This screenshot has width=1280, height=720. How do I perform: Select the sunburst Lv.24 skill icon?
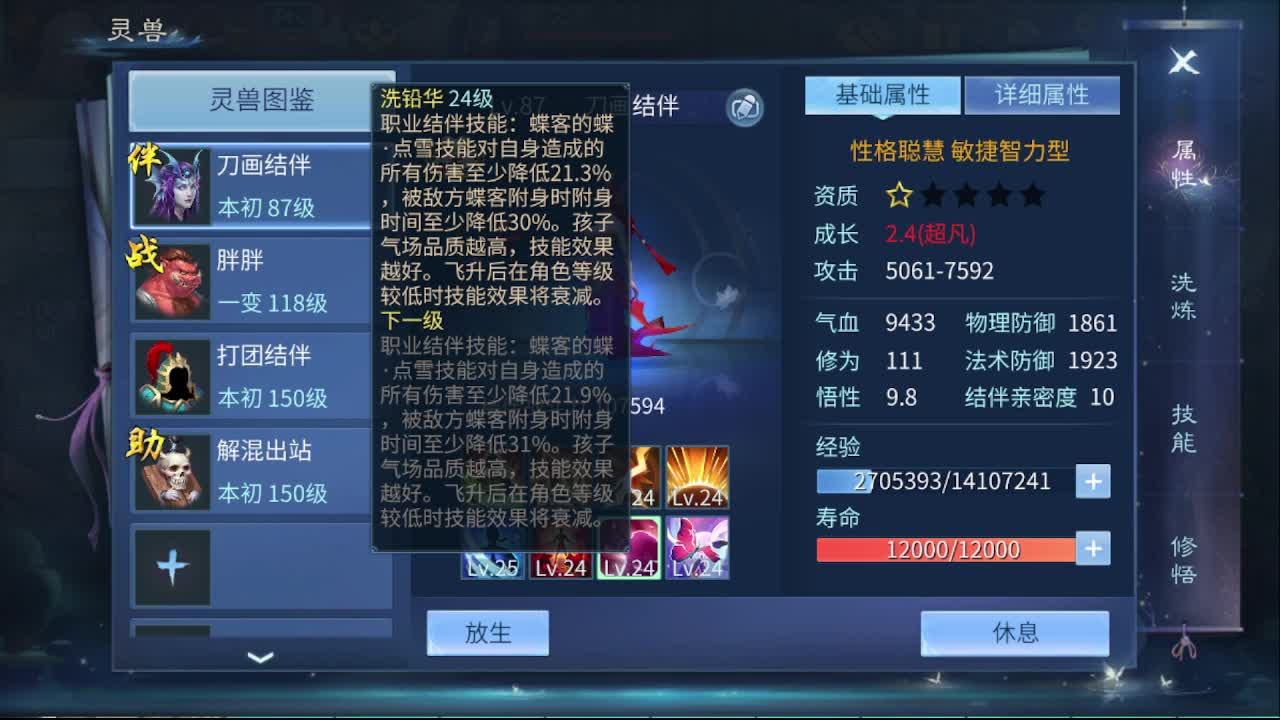(697, 478)
